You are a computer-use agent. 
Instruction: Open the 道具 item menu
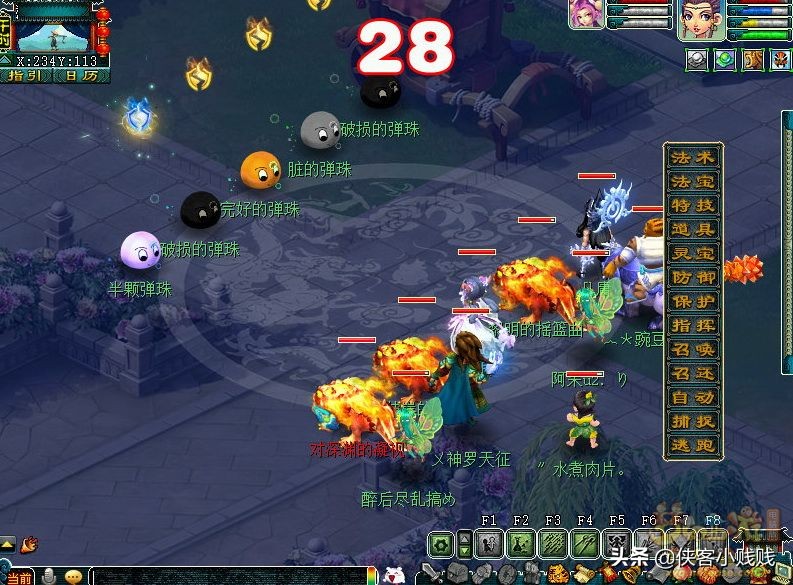tap(693, 230)
